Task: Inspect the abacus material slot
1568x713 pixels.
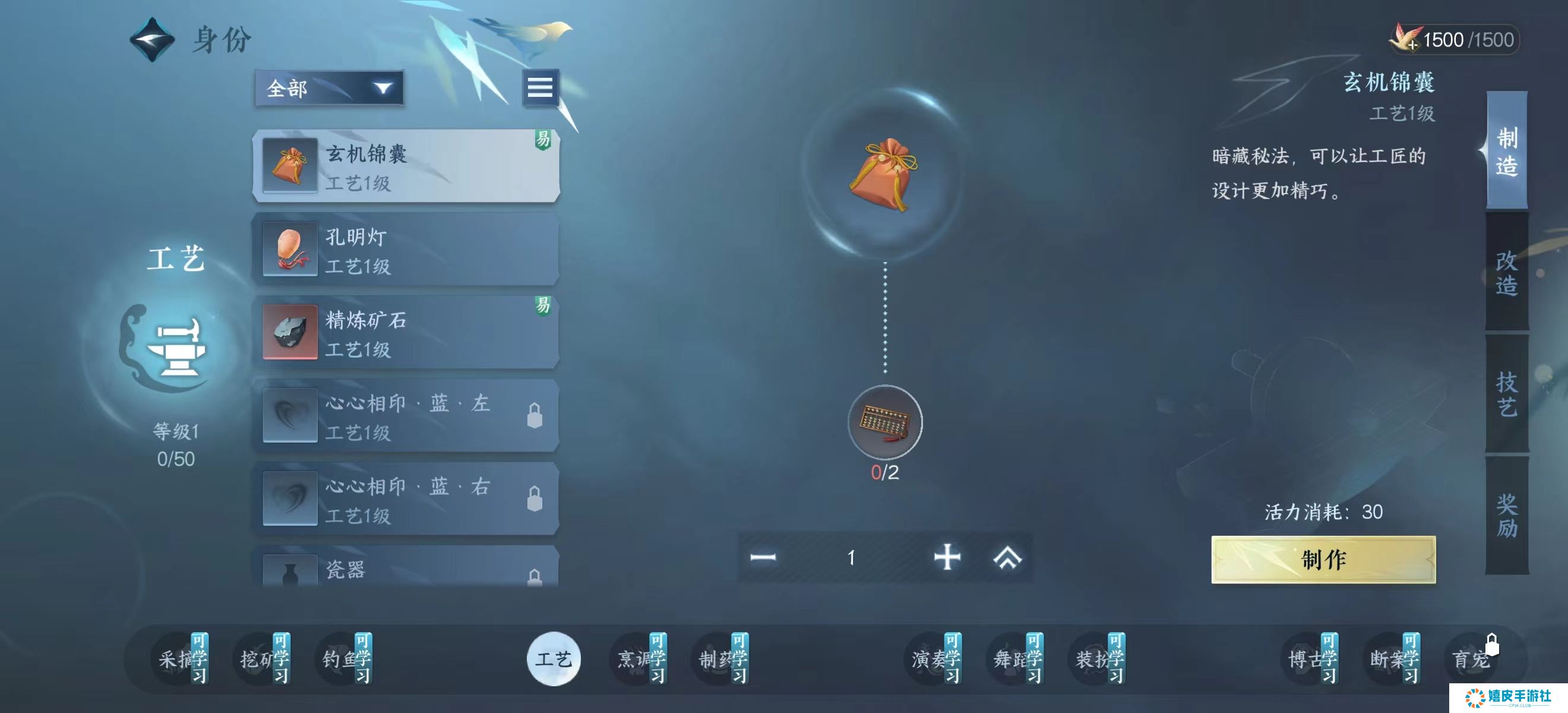Action: coord(884,422)
